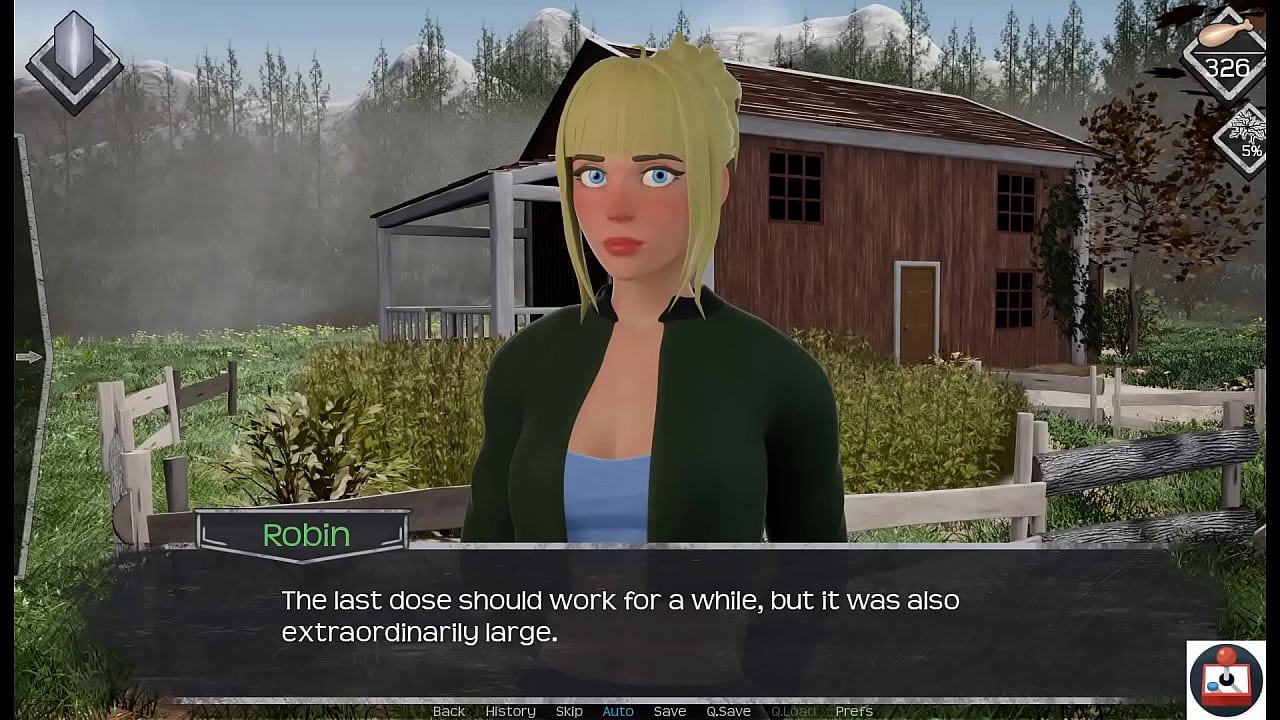Viewport: 1280px width, 720px height.
Task: Expand the side panel using the arrow
Action: pyautogui.click(x=28, y=357)
